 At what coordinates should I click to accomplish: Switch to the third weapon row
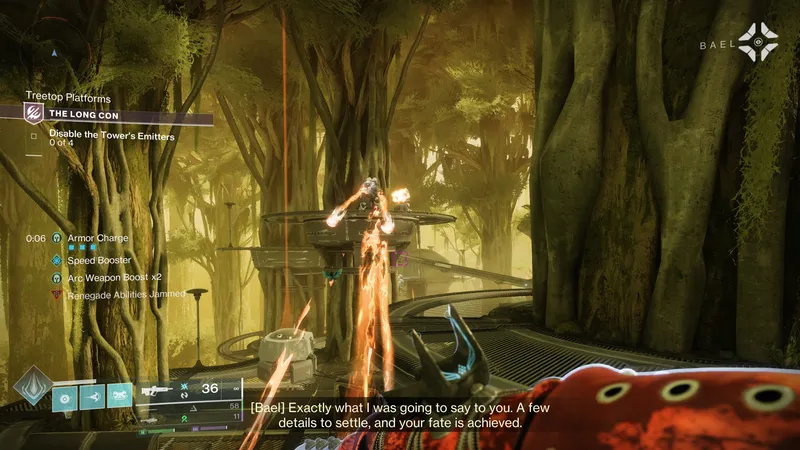coord(190,420)
